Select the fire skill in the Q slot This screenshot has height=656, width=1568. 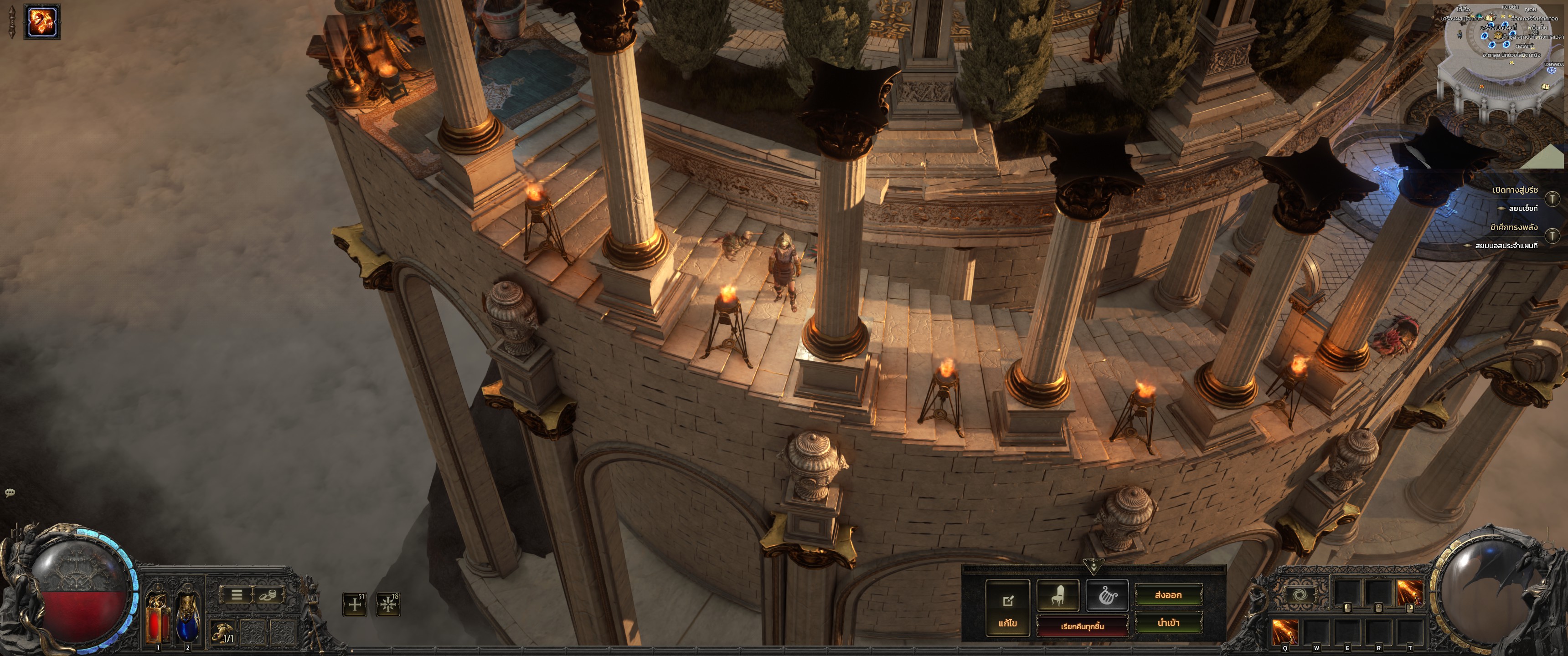(x=1285, y=632)
